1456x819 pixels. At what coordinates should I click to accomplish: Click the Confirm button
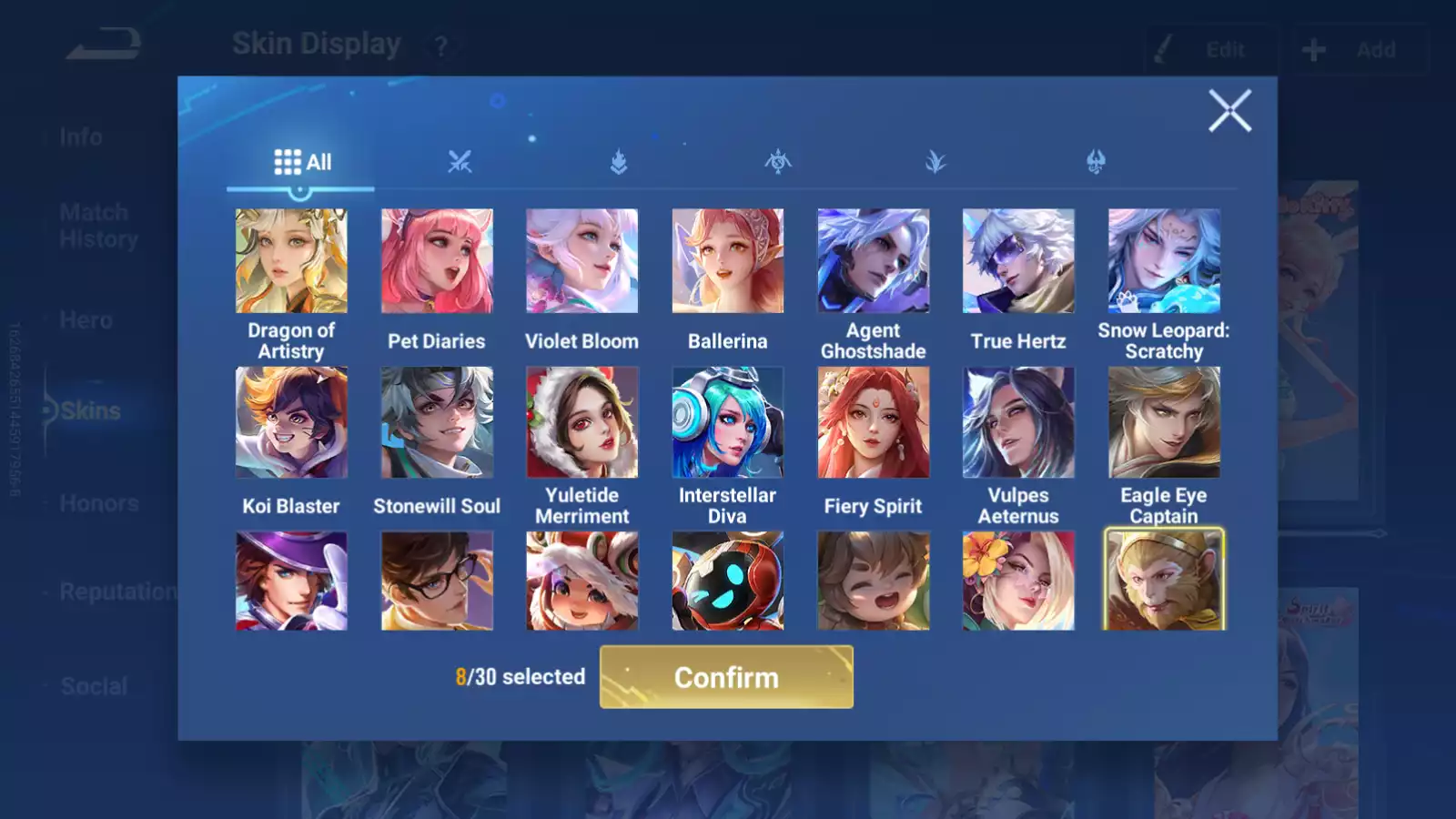[x=725, y=677]
